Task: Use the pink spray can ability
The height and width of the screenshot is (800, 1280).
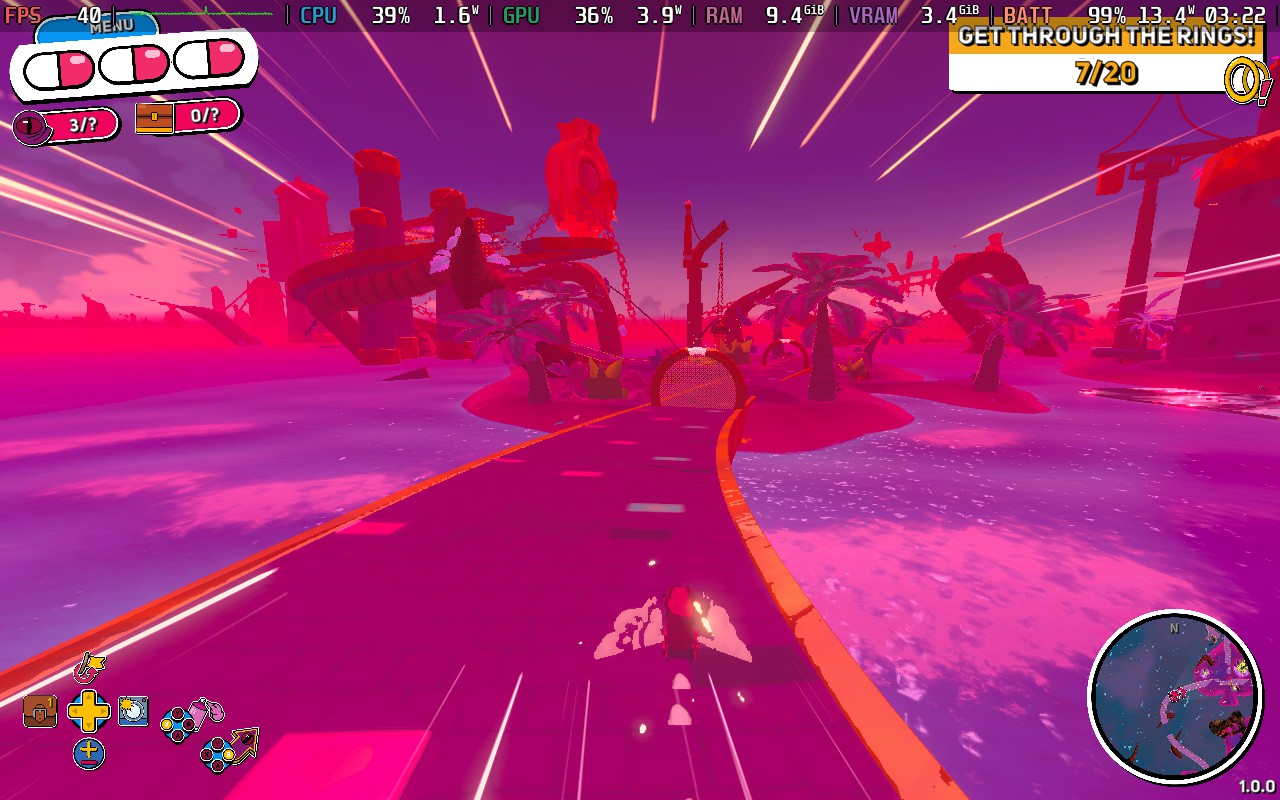Action: pyautogui.click(x=208, y=712)
